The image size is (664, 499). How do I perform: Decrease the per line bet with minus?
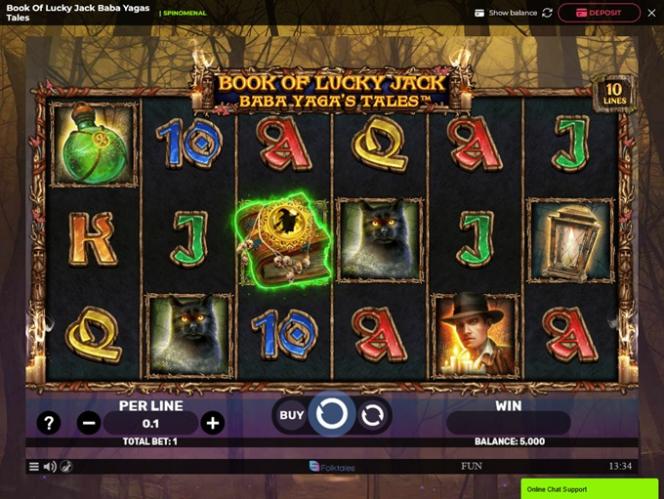tap(89, 423)
